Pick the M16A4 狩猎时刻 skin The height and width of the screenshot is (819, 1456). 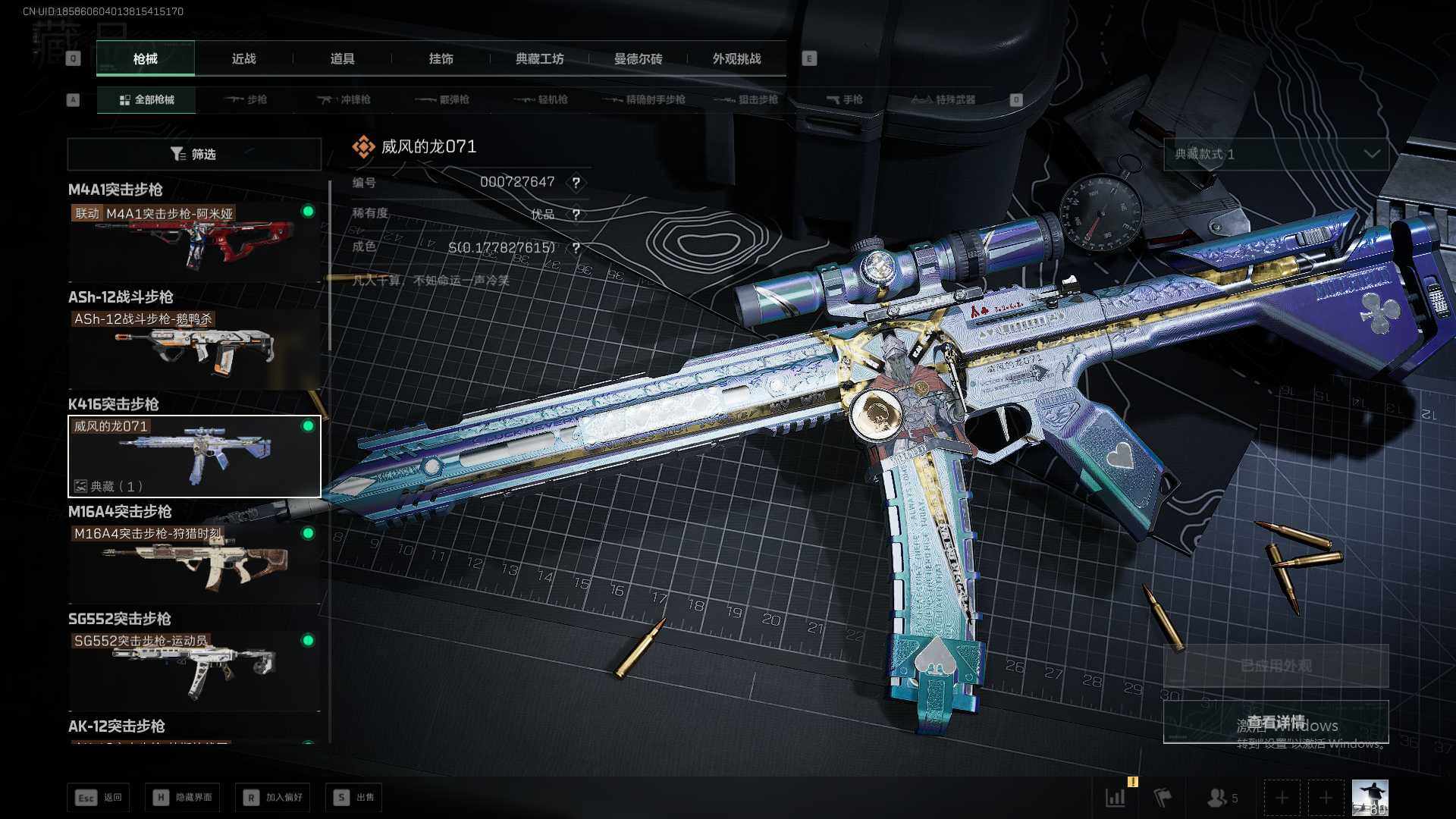[x=194, y=563]
